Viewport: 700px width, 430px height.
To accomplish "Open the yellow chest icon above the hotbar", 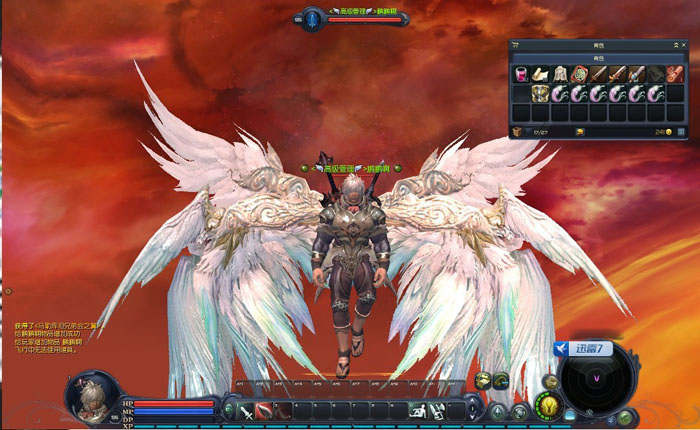I will click(x=484, y=379).
